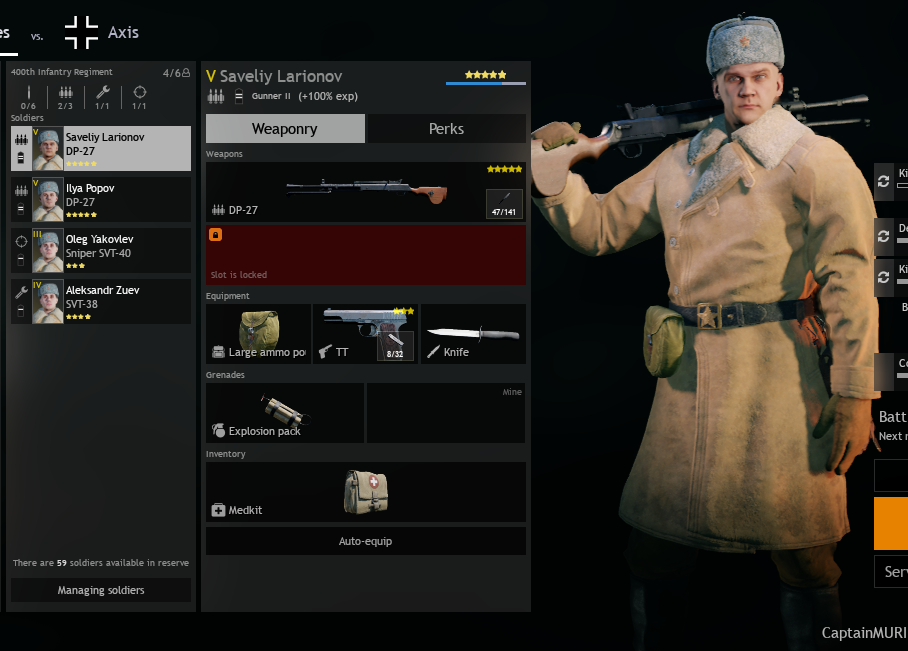This screenshot has width=908, height=651.
Task: Open the Weaponry tab
Action: 285,129
